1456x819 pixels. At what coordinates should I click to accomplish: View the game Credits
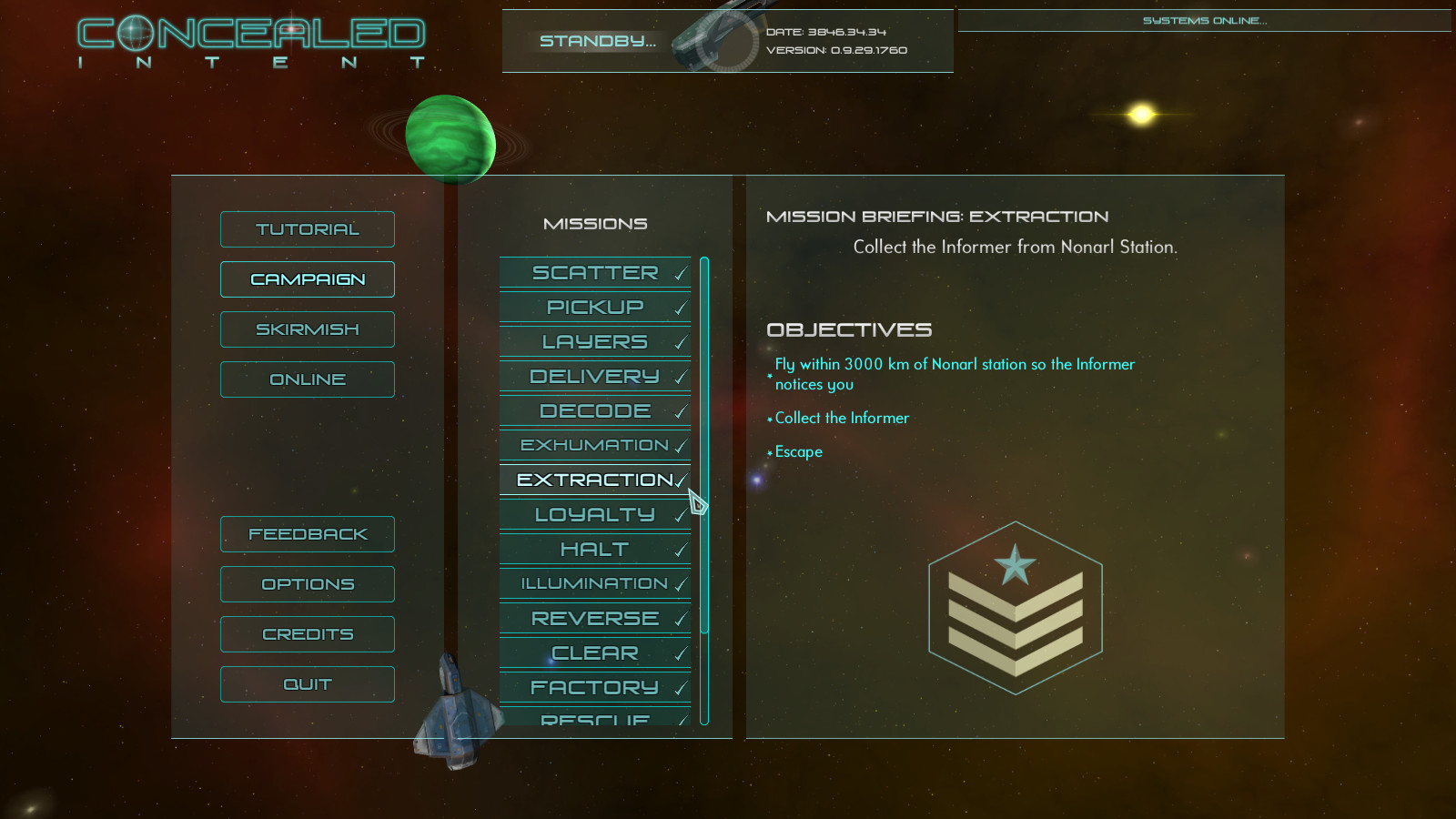point(307,633)
